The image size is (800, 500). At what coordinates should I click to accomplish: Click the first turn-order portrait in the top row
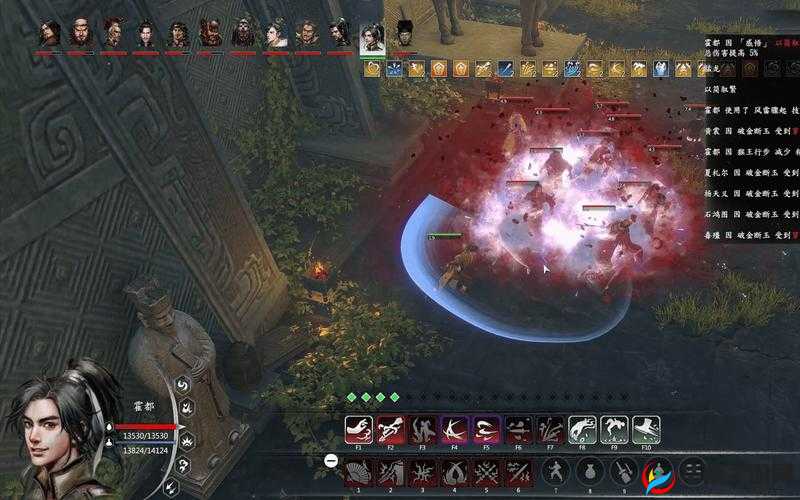pyautogui.click(x=49, y=33)
